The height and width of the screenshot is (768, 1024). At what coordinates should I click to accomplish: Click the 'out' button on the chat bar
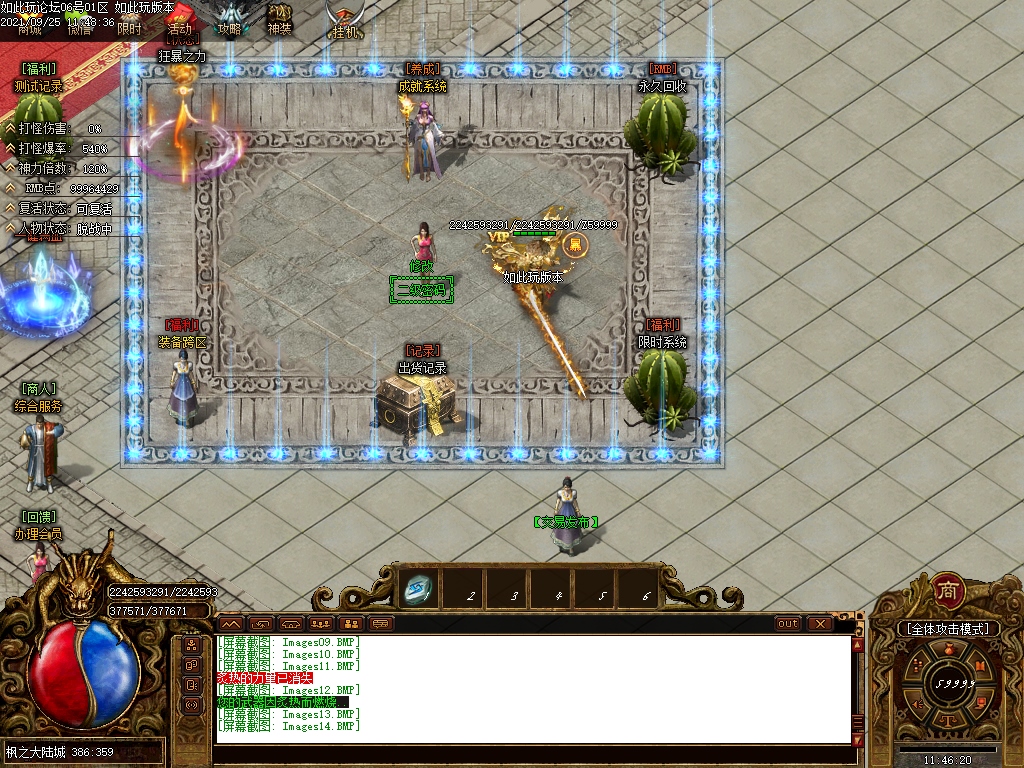coord(788,624)
